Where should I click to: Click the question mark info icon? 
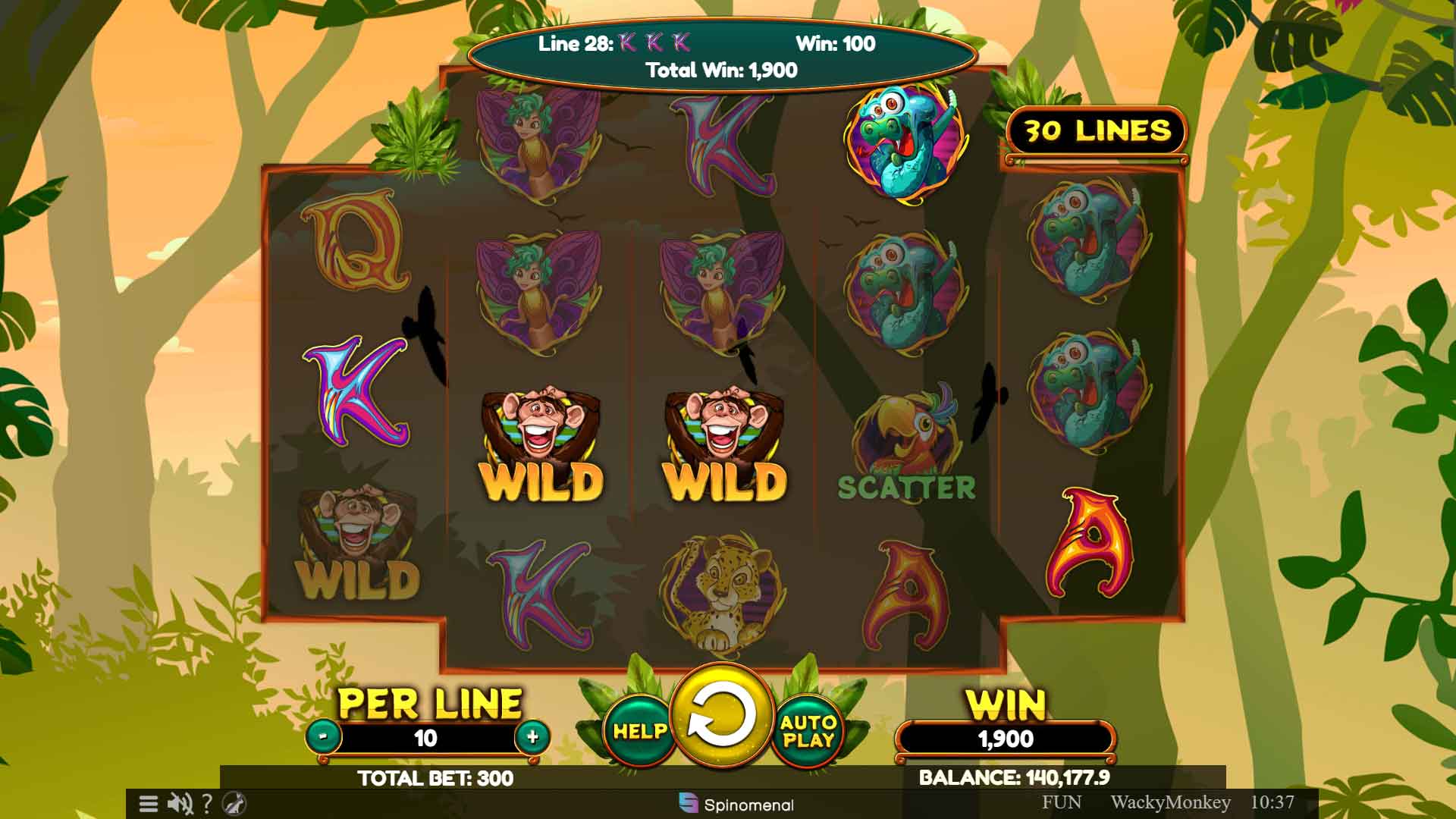coord(206,803)
